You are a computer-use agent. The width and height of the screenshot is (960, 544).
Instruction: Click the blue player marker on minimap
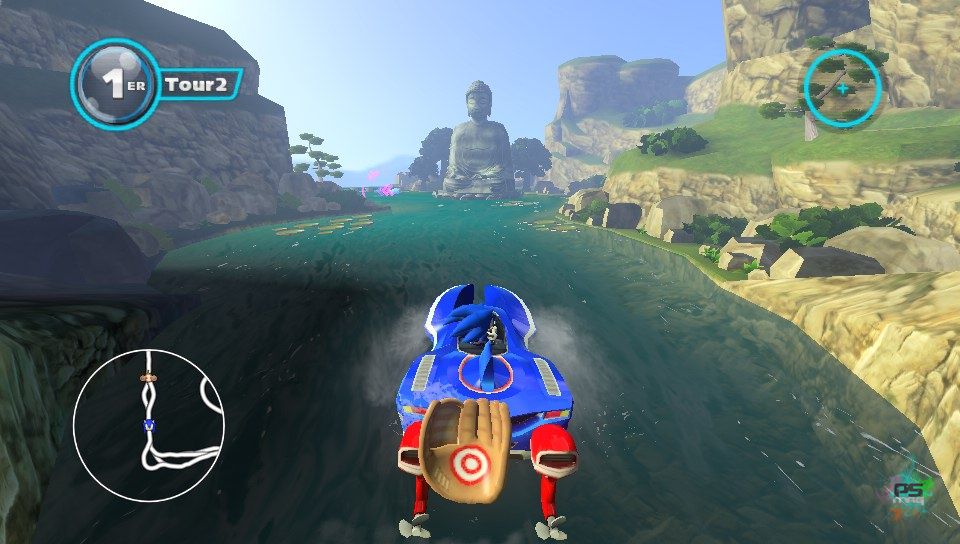149,424
